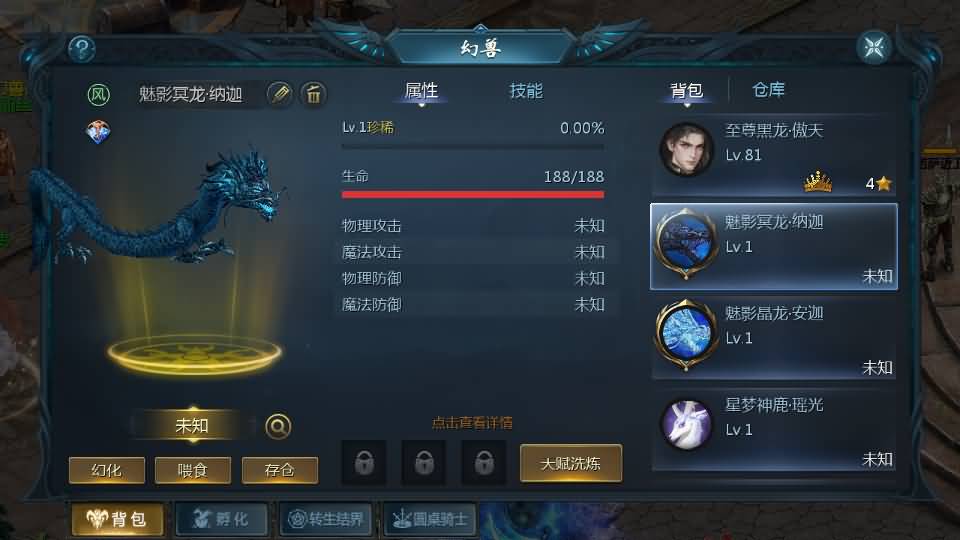
Task: Open the 仓库 warehouse tab
Action: click(768, 91)
